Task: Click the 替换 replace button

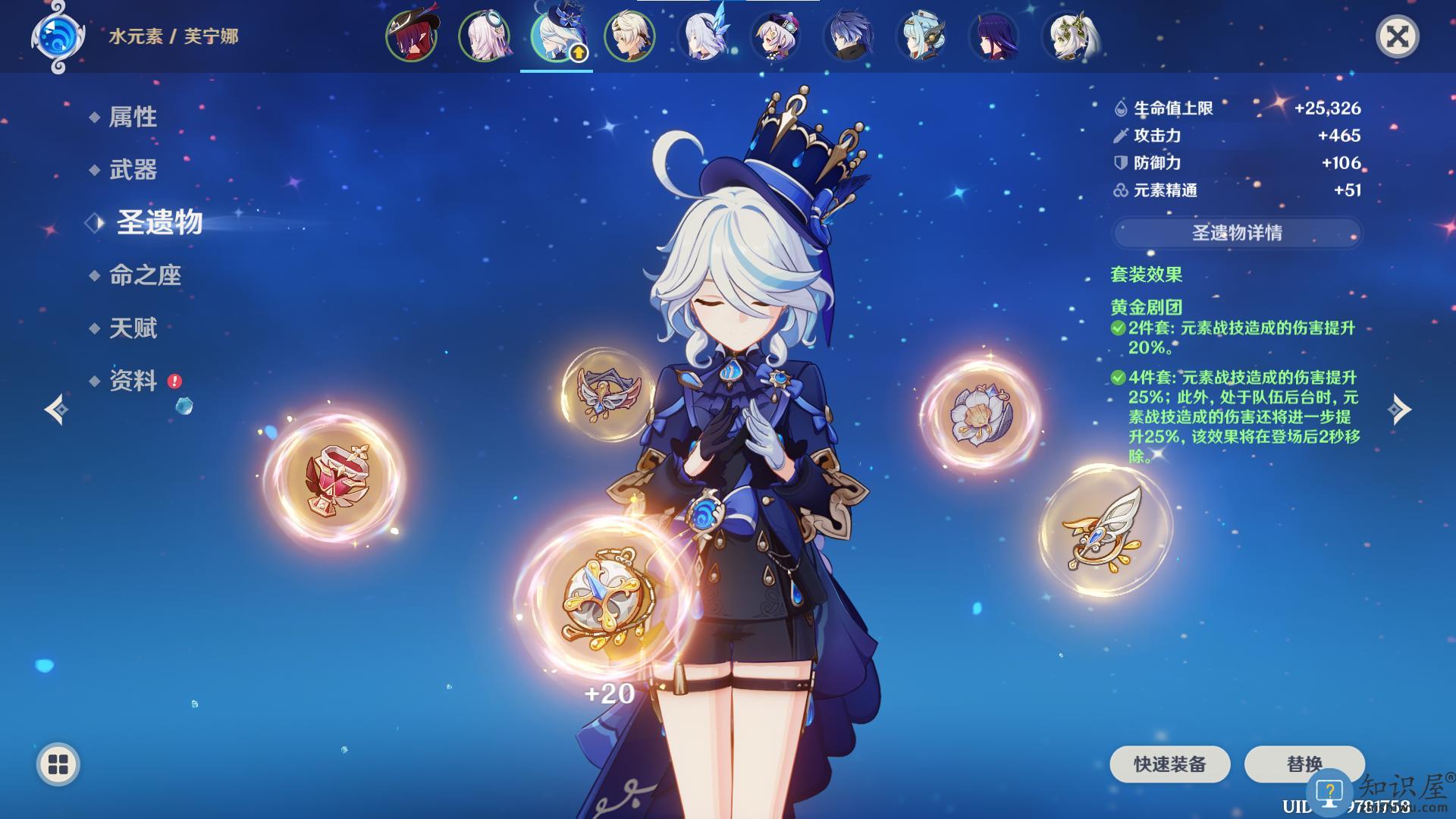Action: 1304,764
